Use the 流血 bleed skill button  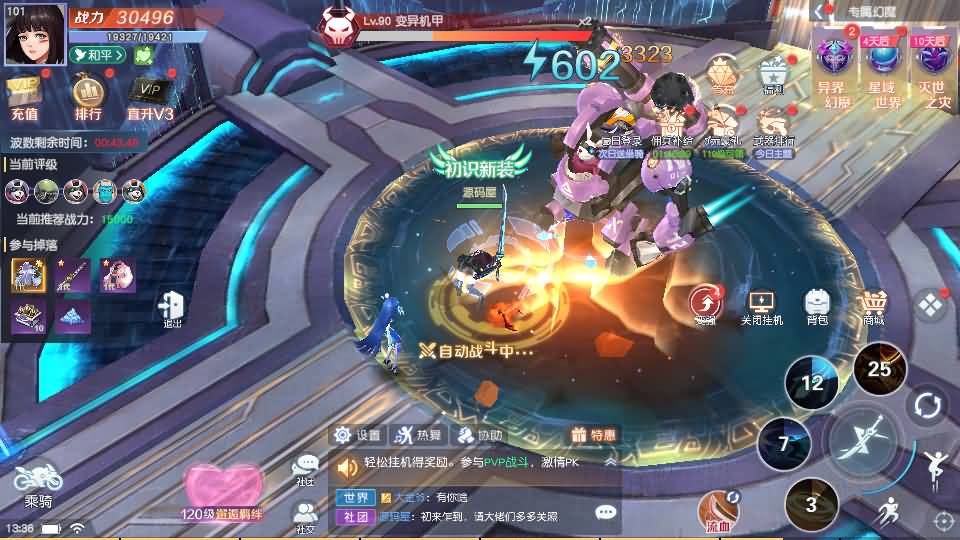point(718,510)
